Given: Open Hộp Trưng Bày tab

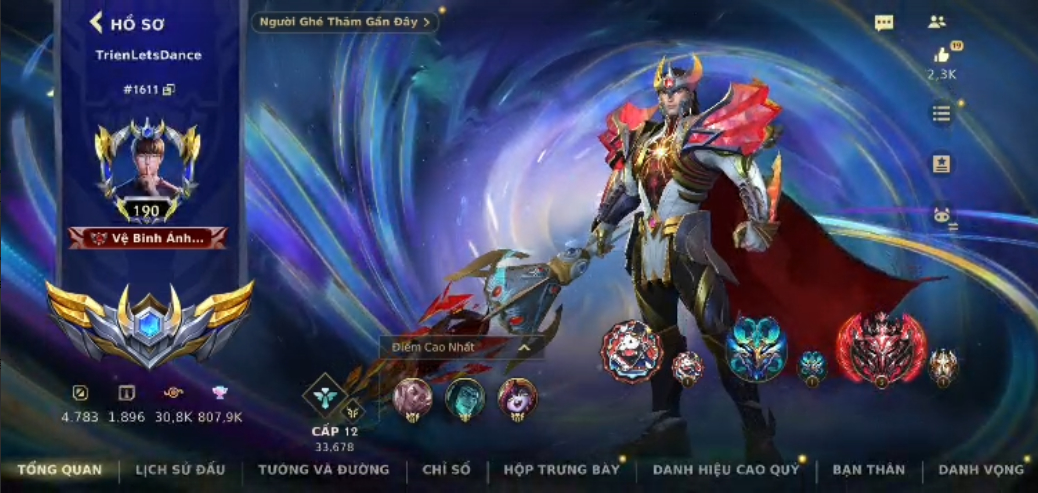Looking at the screenshot, I should 561,469.
